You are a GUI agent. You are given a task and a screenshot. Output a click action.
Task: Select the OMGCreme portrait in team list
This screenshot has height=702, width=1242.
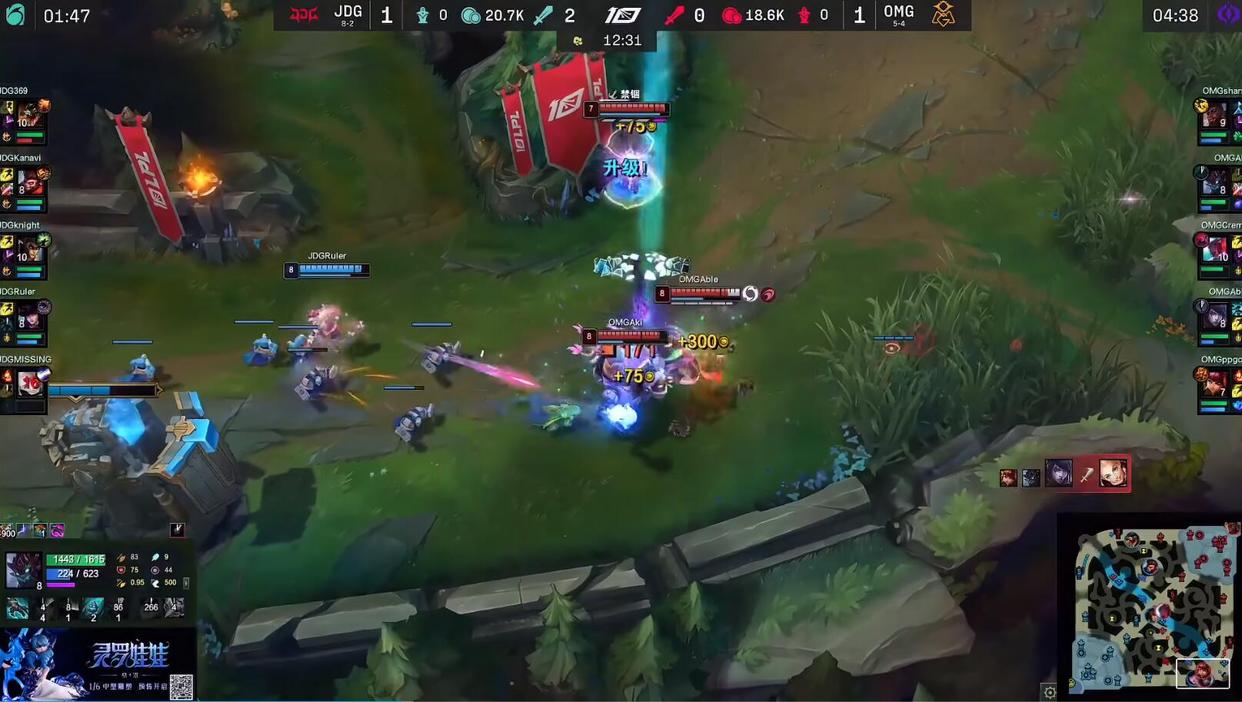(1217, 250)
